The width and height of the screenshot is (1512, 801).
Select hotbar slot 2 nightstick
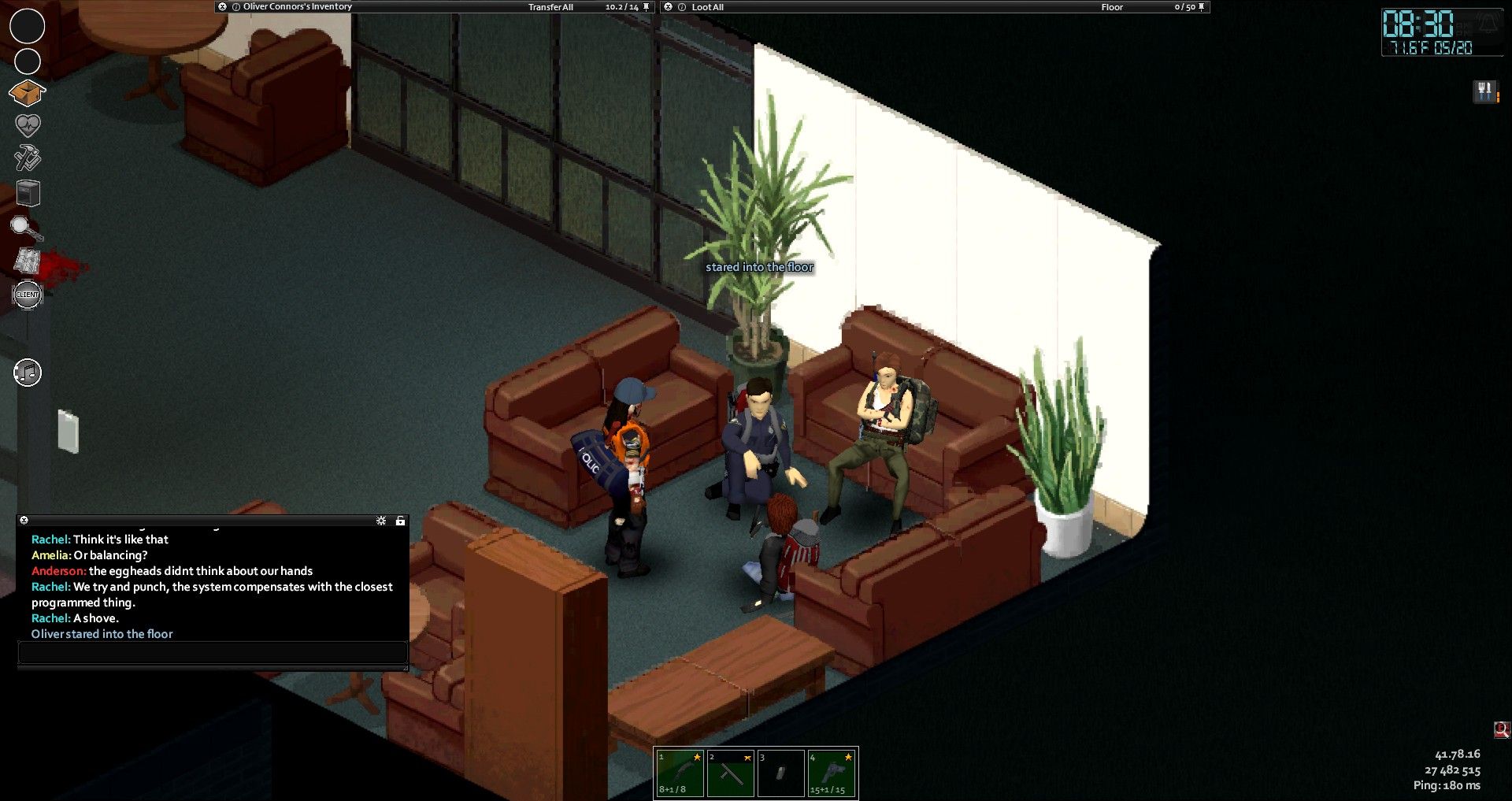(x=730, y=773)
